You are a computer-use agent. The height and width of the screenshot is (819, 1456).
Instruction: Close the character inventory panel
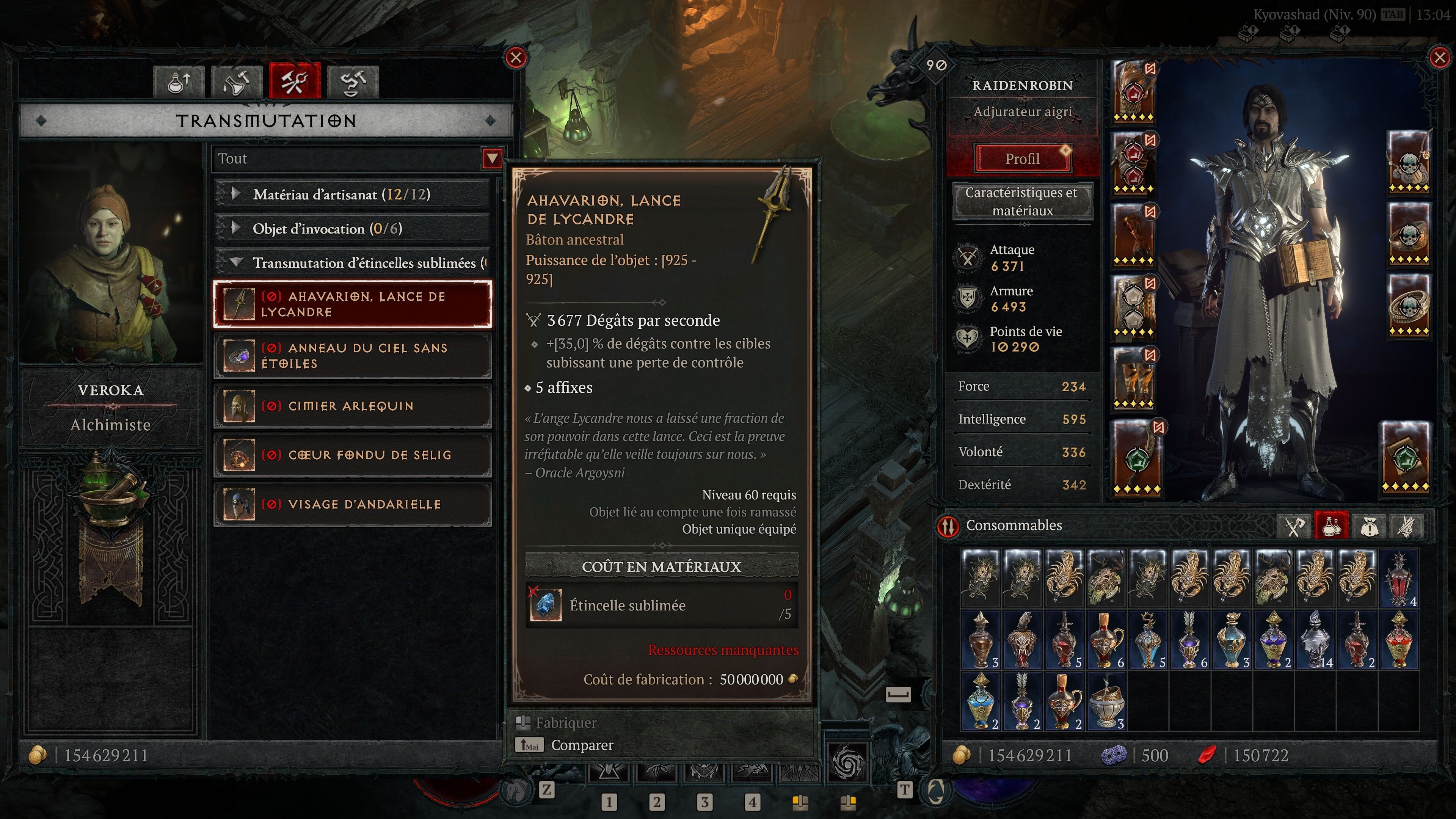pos(1439,58)
